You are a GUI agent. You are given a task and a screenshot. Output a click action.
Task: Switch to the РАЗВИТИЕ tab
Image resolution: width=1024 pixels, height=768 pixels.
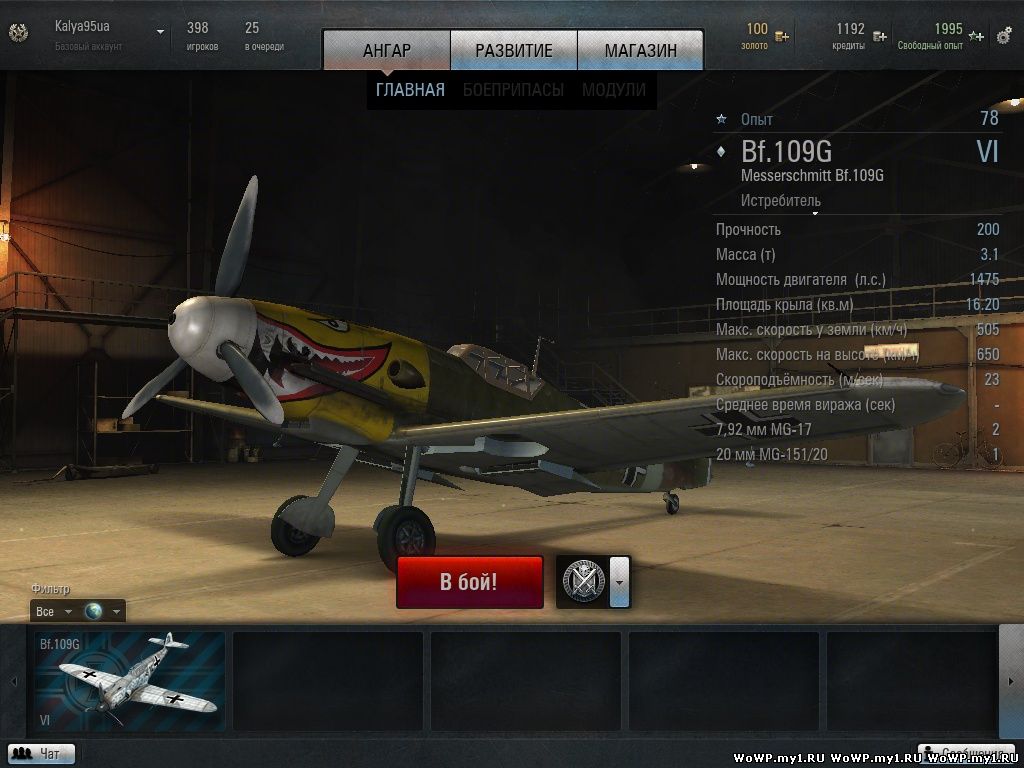point(514,50)
